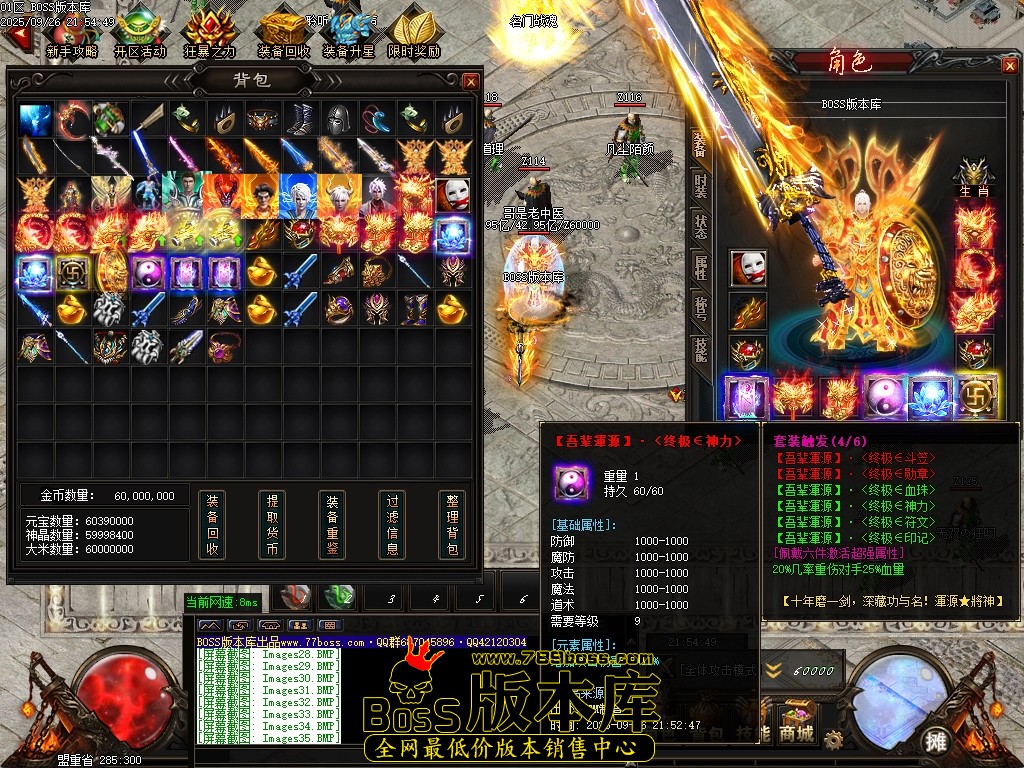
Task: Switch to the 状态 status tab
Action: tap(700, 225)
